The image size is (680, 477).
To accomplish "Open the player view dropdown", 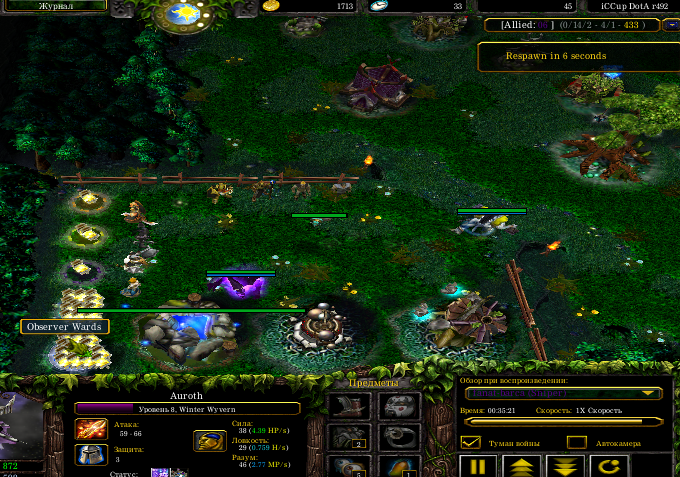I will pyautogui.click(x=563, y=394).
